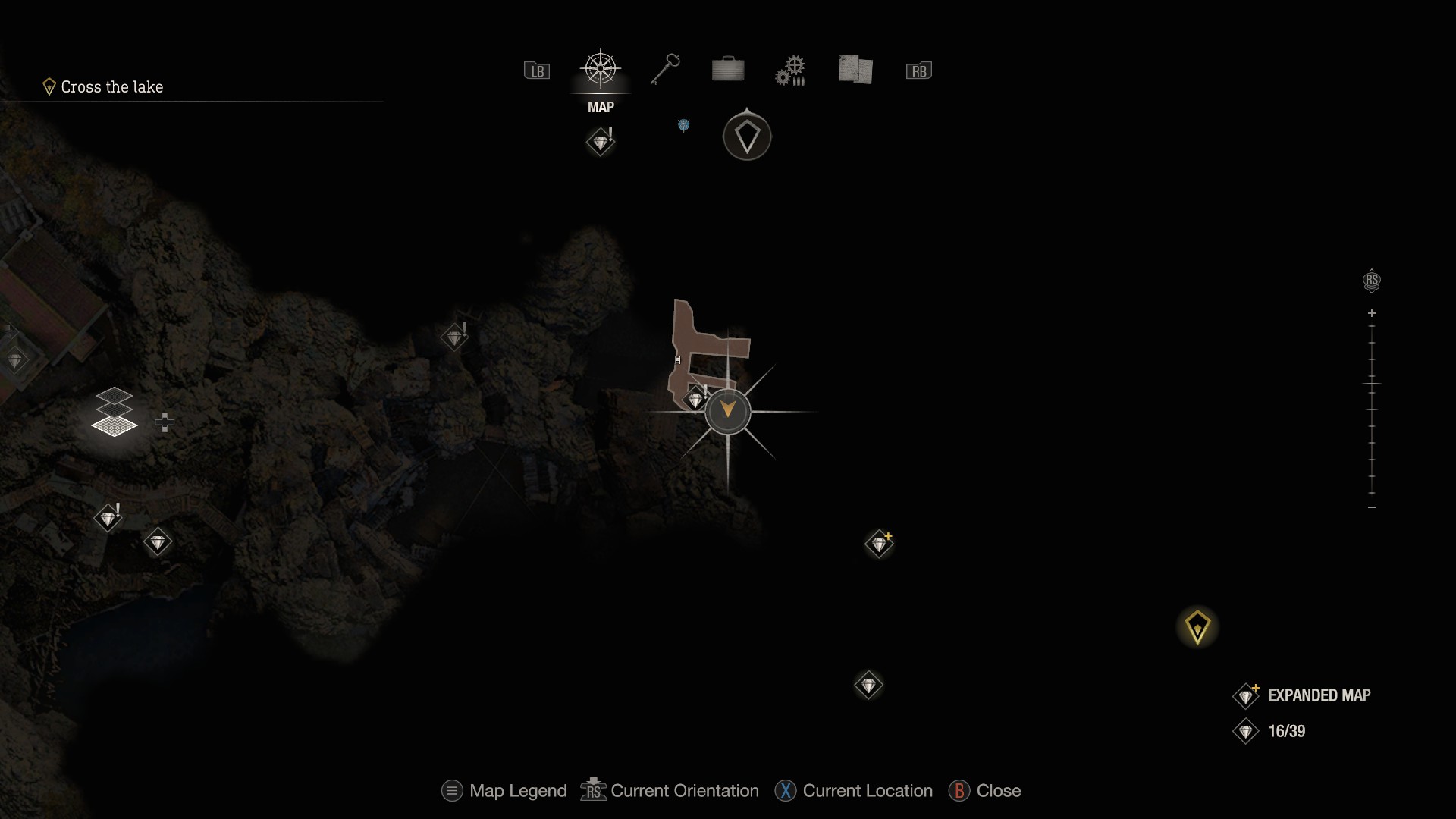Click the floor layers selector icon
Screen dimensions: 1456x819
click(115, 413)
